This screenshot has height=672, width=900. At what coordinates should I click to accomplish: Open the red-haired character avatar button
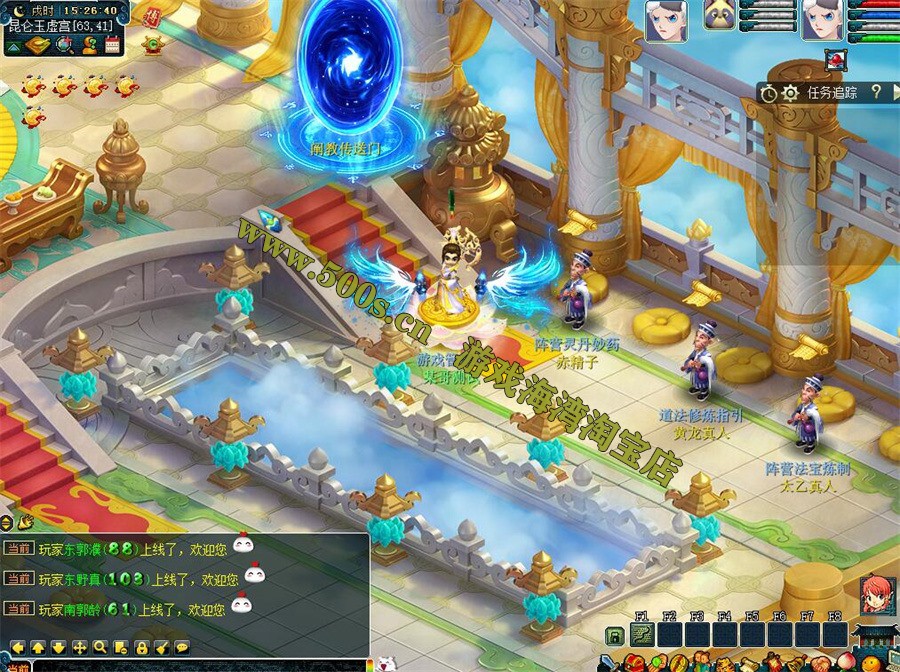click(873, 591)
